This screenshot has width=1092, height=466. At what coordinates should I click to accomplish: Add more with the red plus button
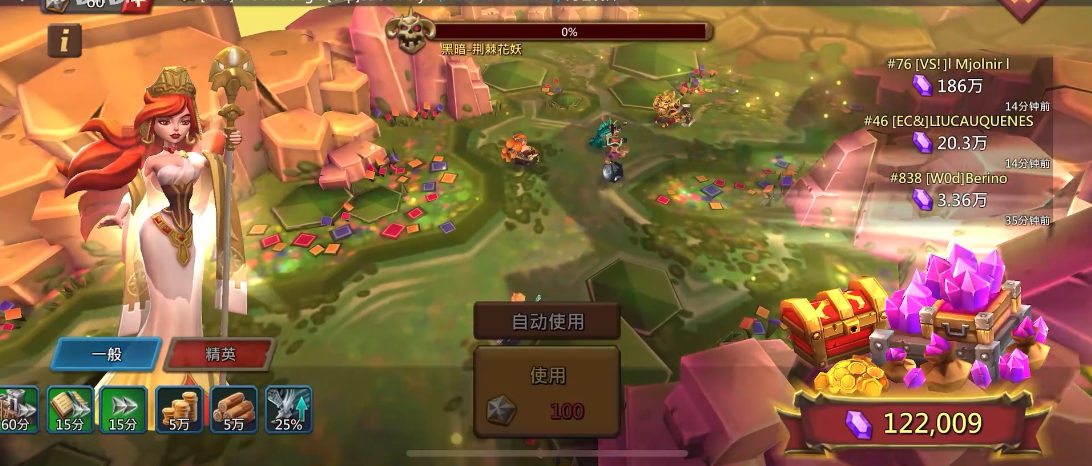click(x=136, y=5)
